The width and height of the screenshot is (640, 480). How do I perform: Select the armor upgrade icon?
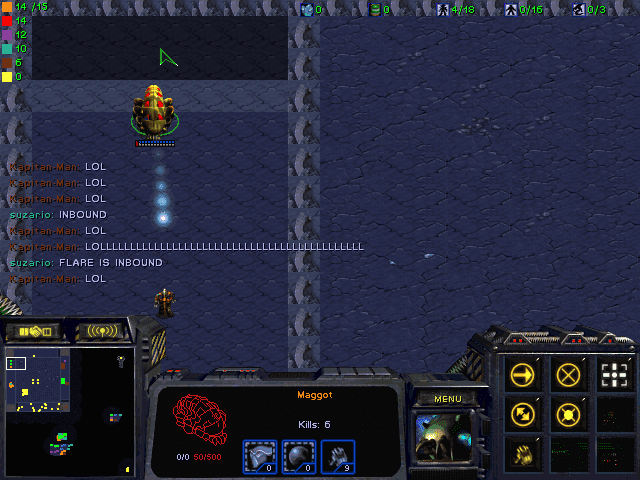pos(260,455)
